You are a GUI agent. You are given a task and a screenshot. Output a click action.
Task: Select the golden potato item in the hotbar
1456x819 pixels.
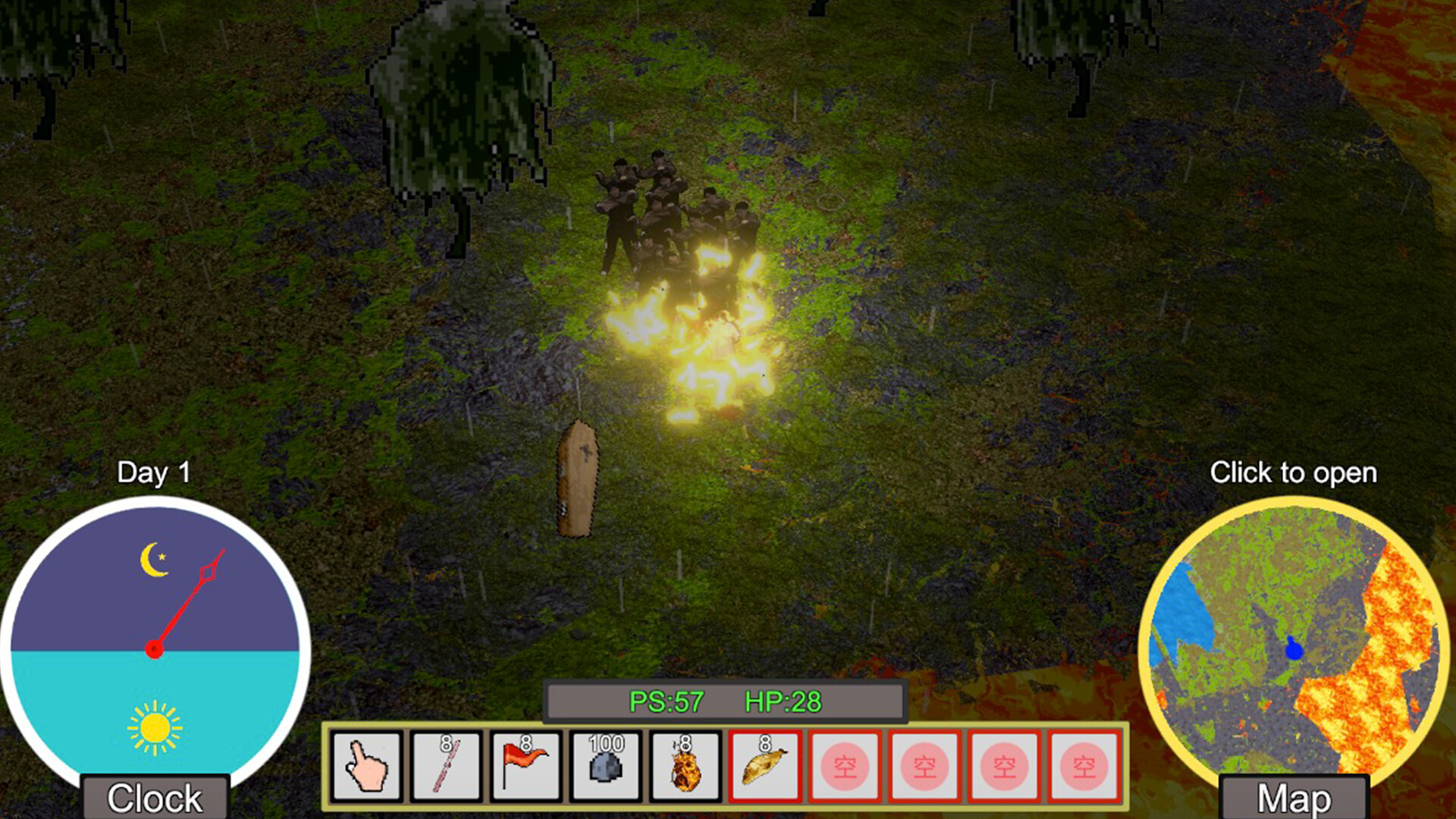(x=766, y=766)
